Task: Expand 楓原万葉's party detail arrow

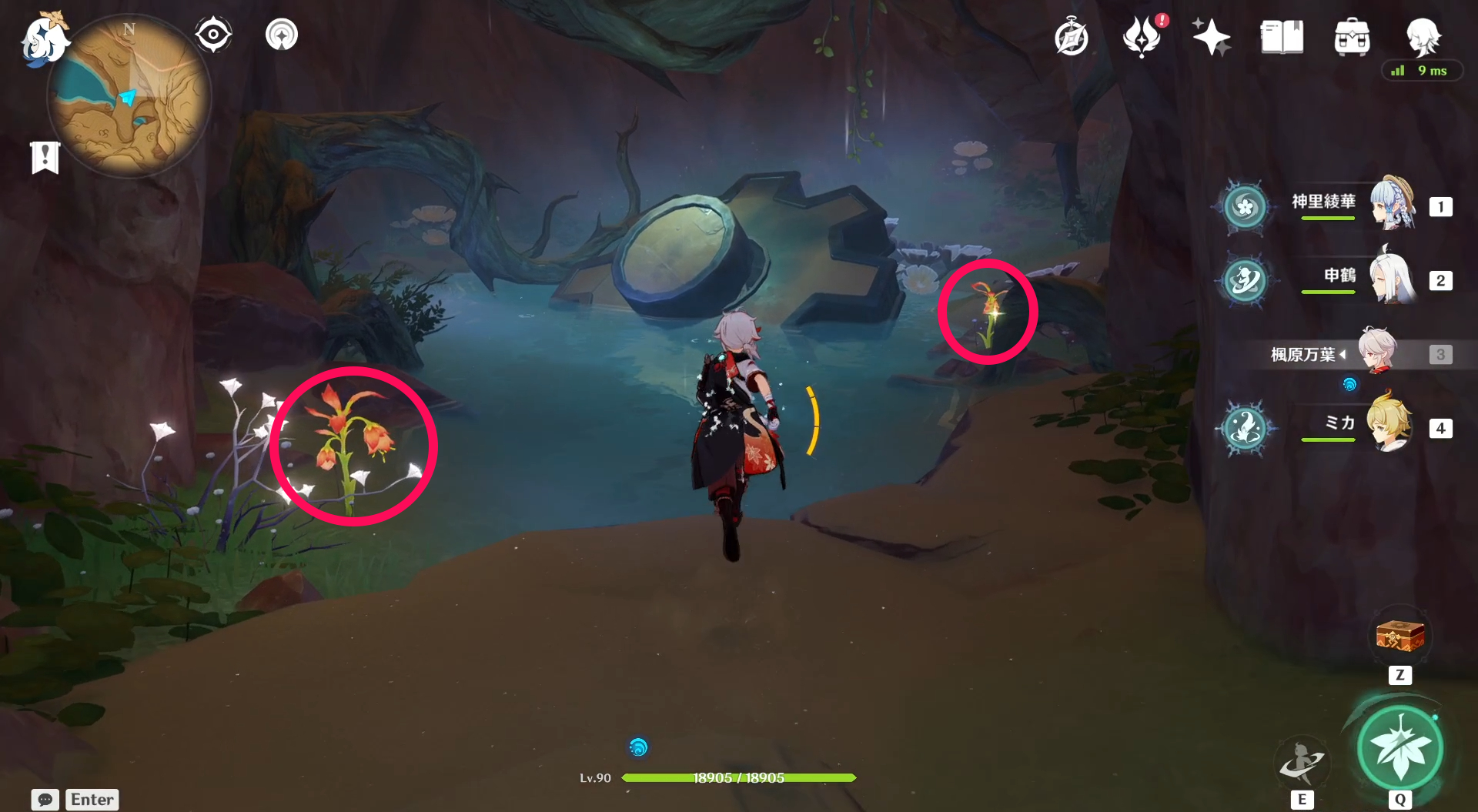Action: [x=1343, y=355]
